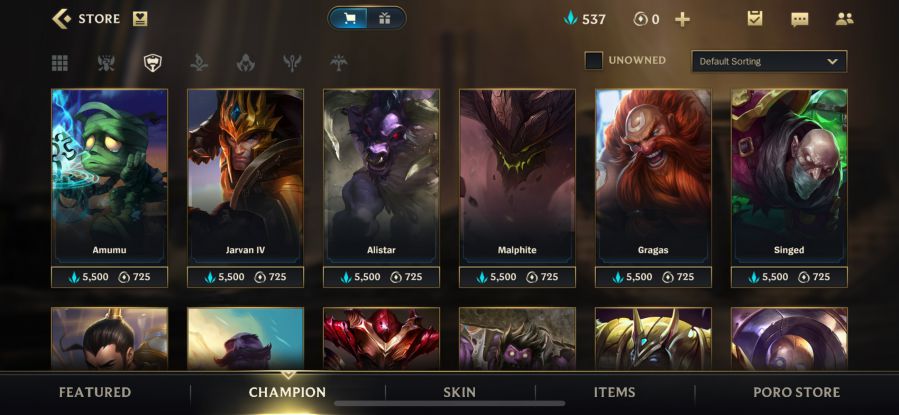Add currency with the plus button
The image size is (899, 415).
683,19
